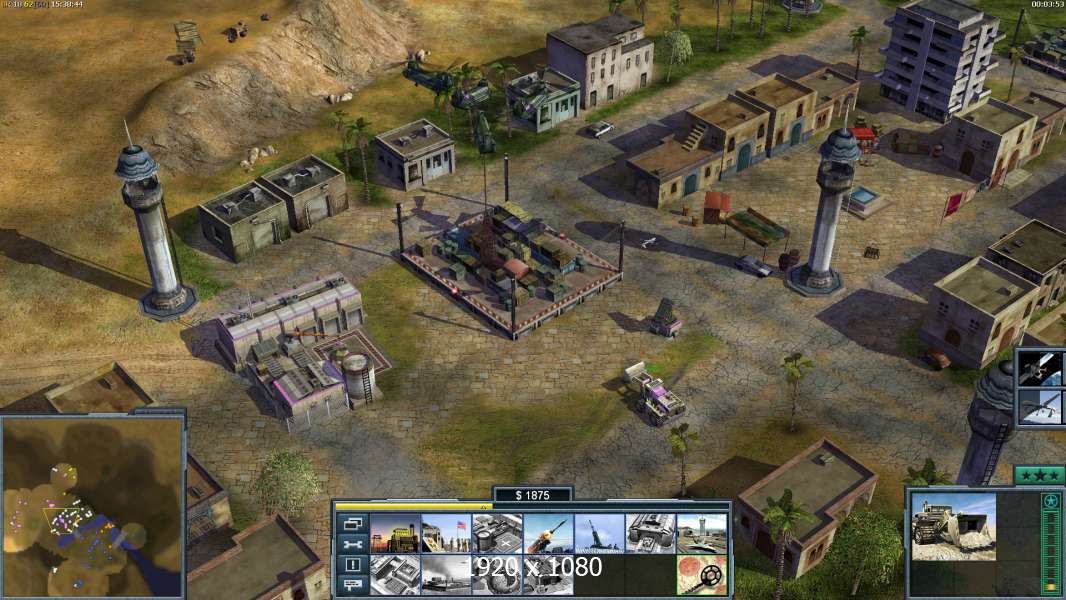Select the Barracks icon with American flag
Screen dimensions: 1066x600
click(446, 533)
